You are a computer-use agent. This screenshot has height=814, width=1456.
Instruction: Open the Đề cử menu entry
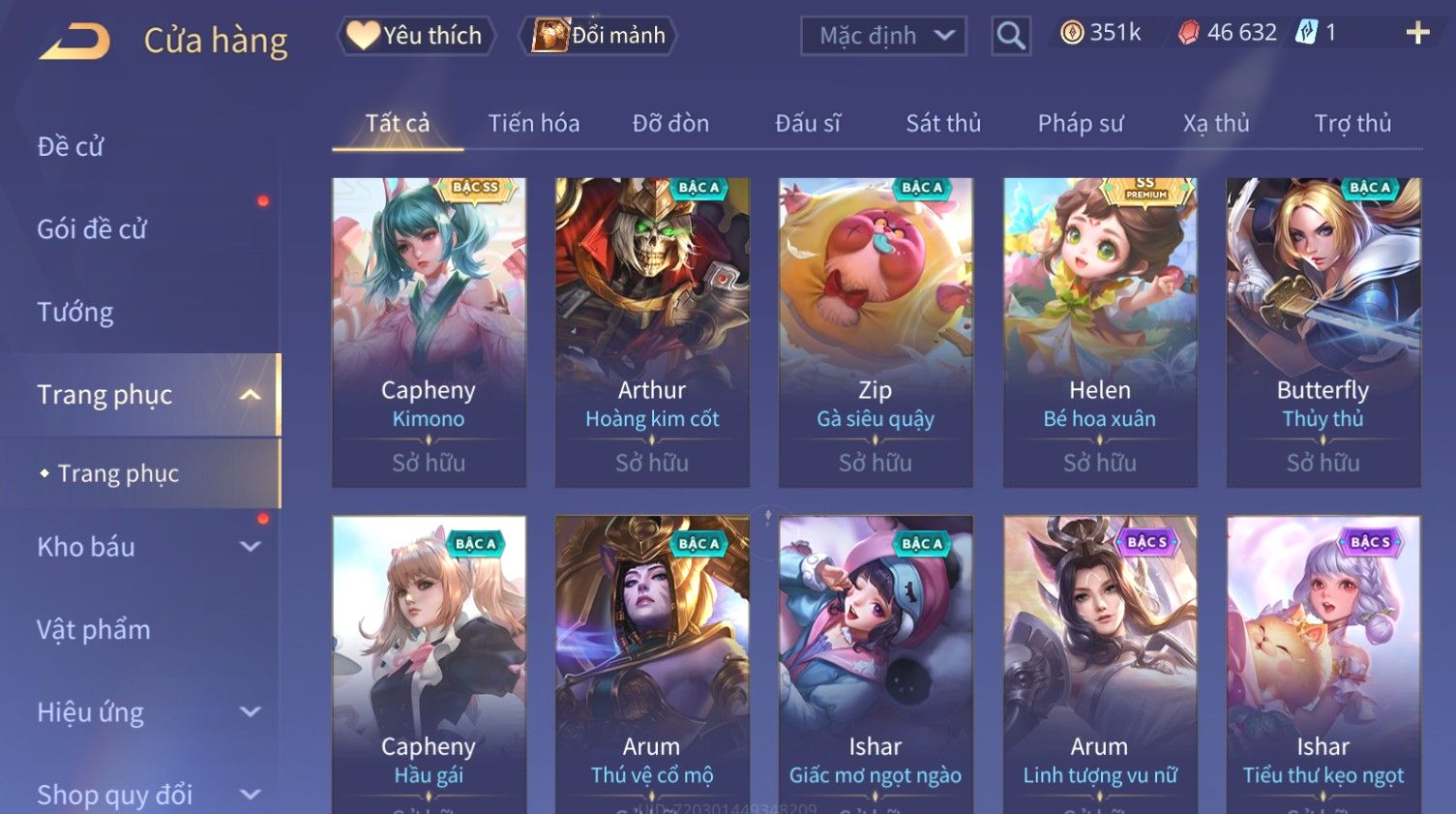(71, 146)
